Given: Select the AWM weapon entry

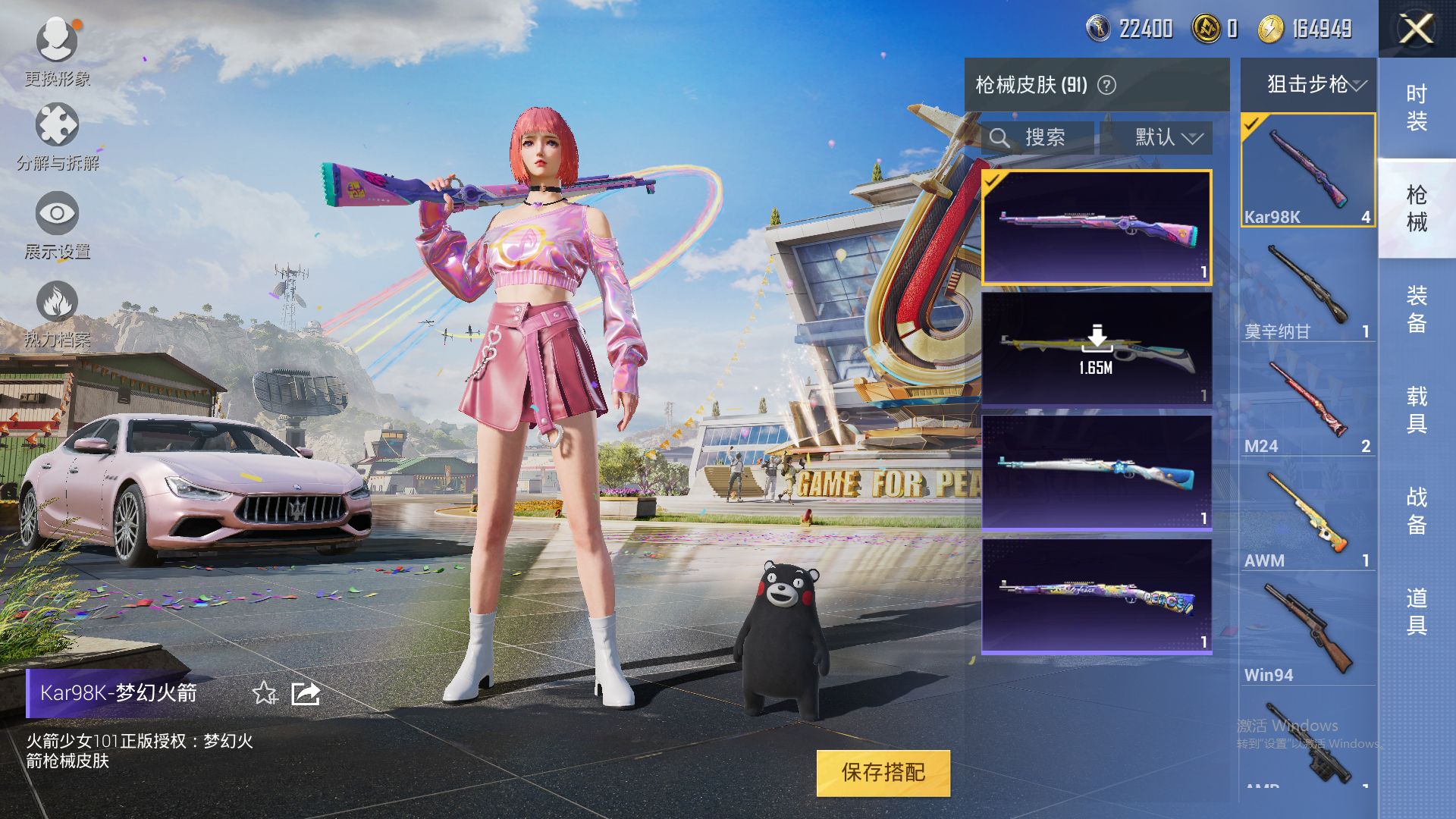Looking at the screenshot, I should click(x=1308, y=519).
